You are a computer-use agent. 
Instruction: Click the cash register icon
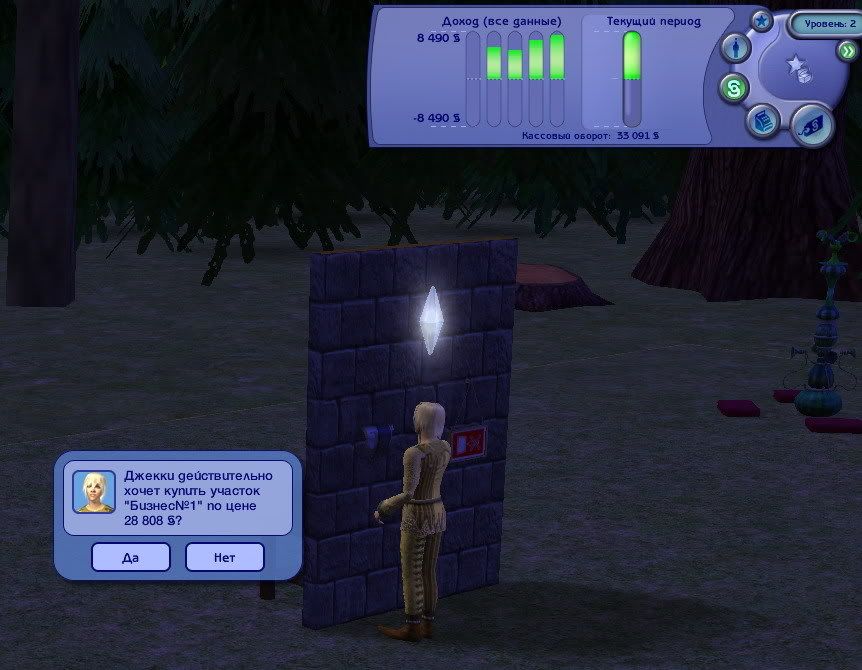coord(762,119)
